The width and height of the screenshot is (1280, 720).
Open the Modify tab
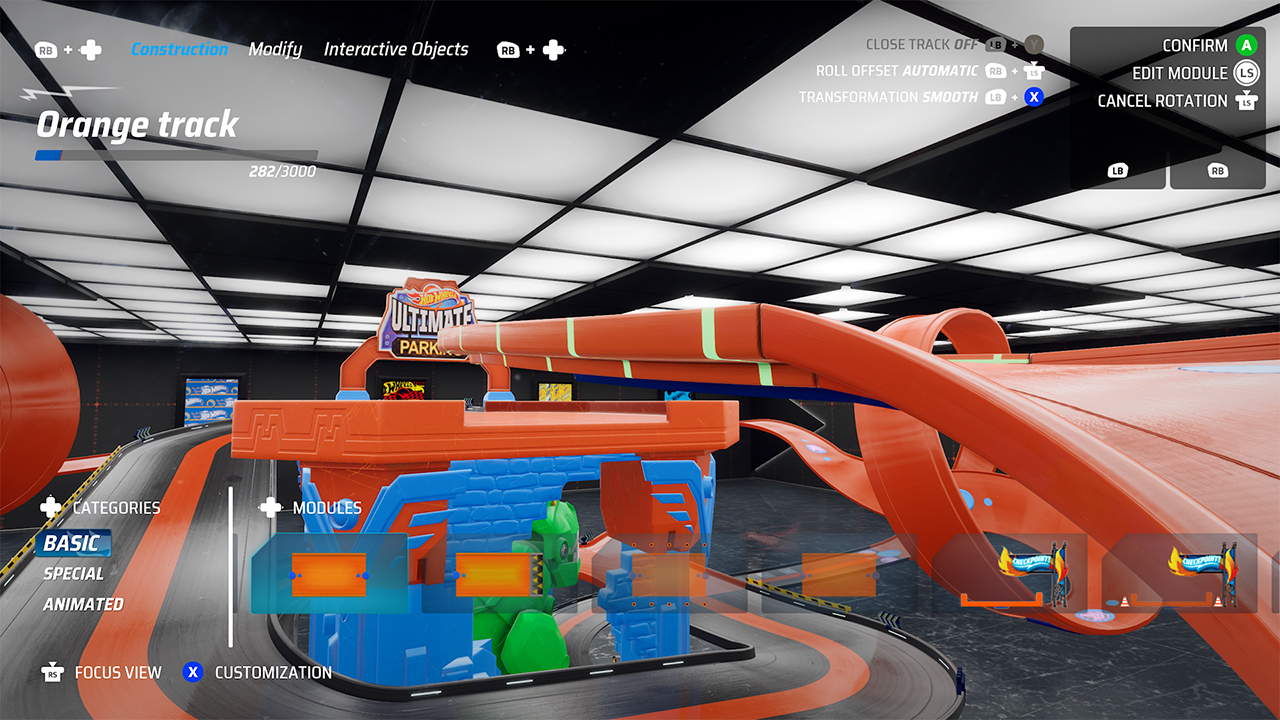[275, 49]
